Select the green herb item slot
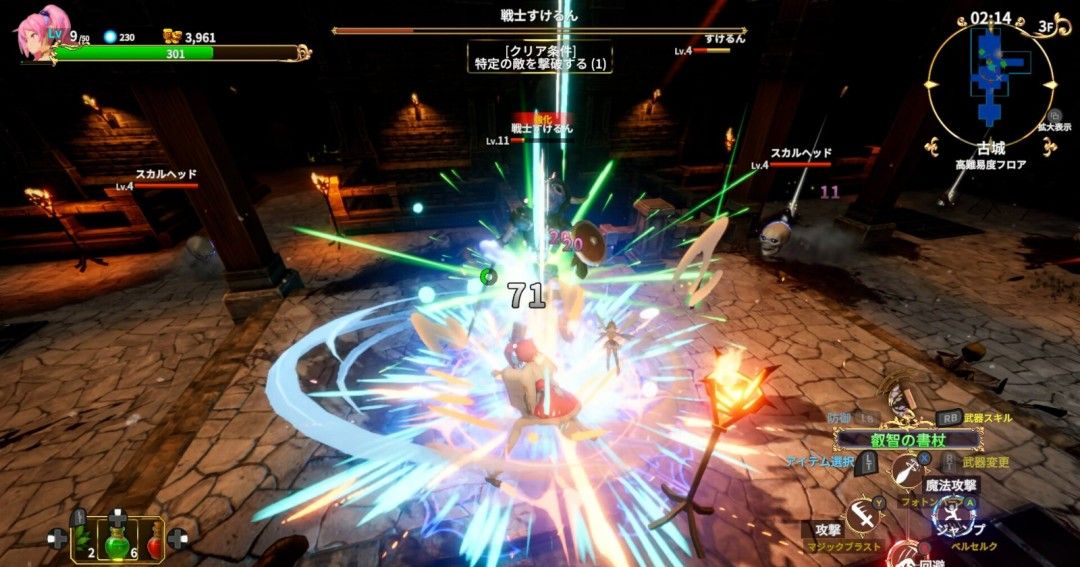This screenshot has height=567, width=1080. (x=81, y=538)
